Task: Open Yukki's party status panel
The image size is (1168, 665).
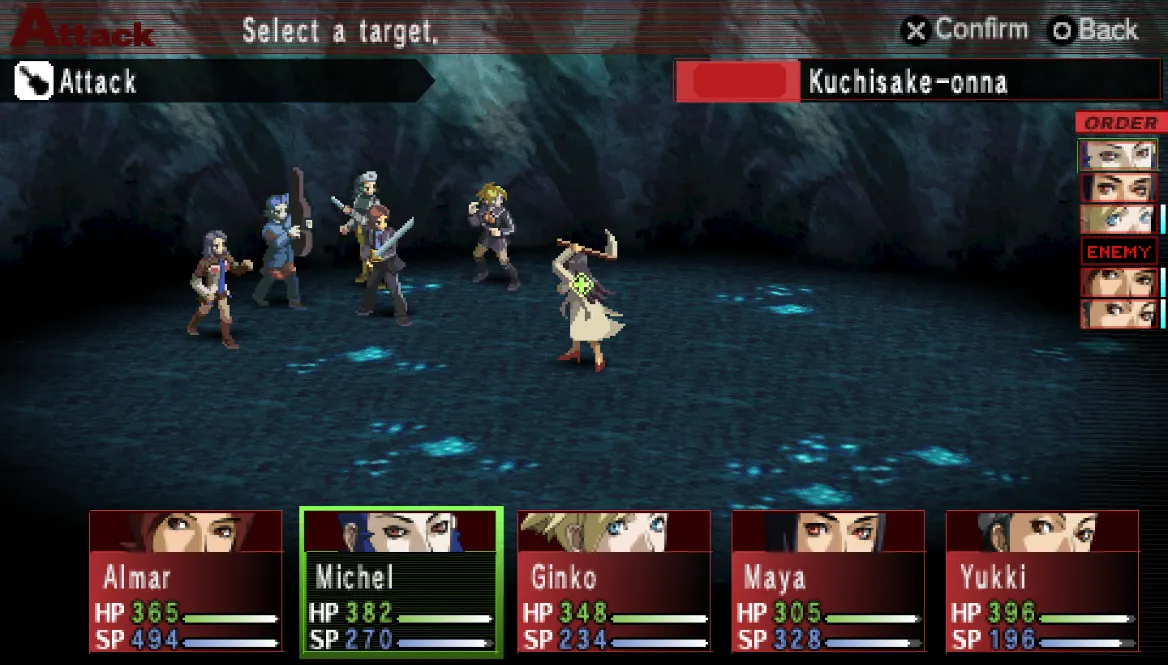Action: (1042, 581)
